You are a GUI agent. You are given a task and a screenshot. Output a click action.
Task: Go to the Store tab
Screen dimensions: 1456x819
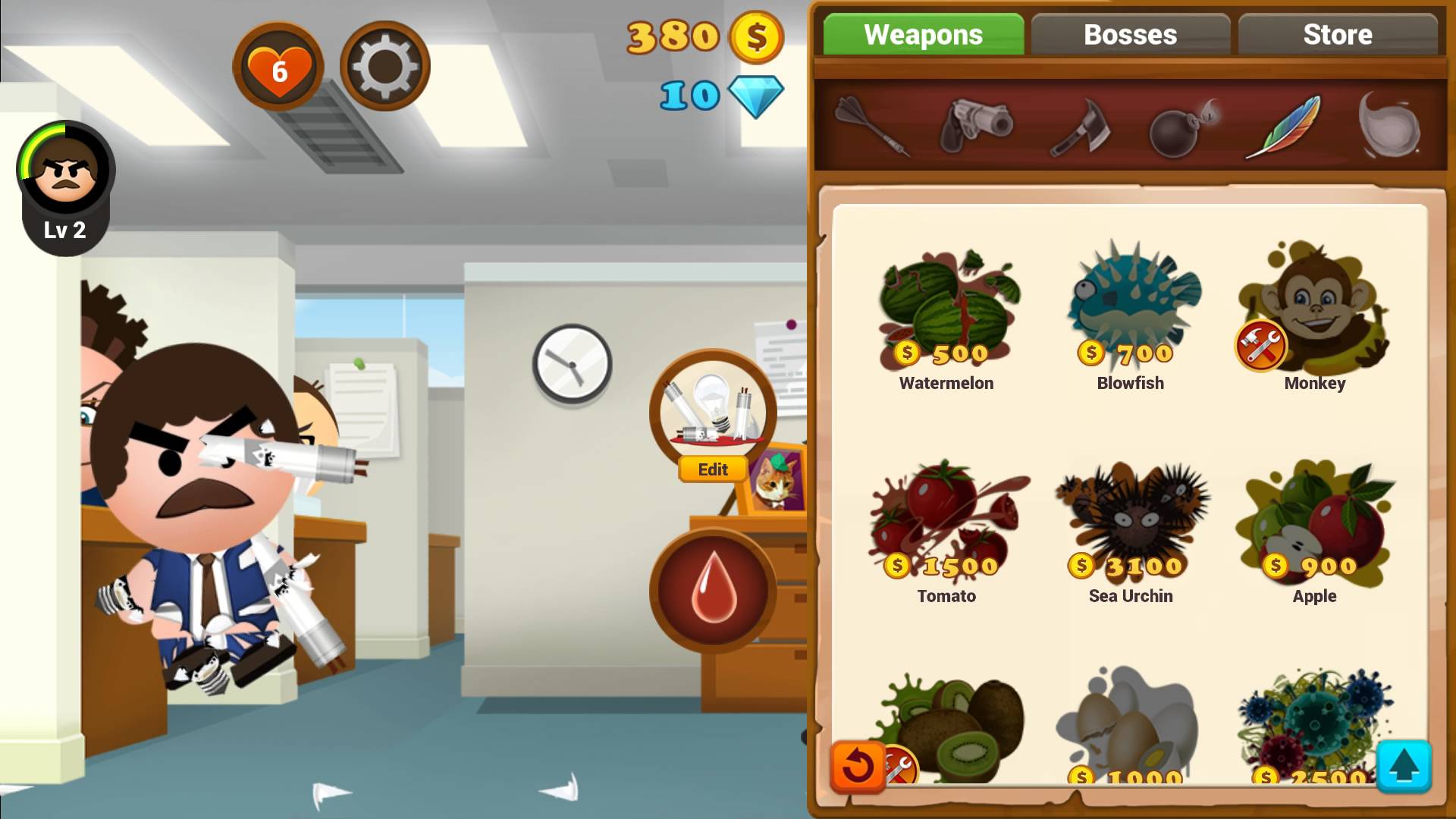coord(1337,35)
